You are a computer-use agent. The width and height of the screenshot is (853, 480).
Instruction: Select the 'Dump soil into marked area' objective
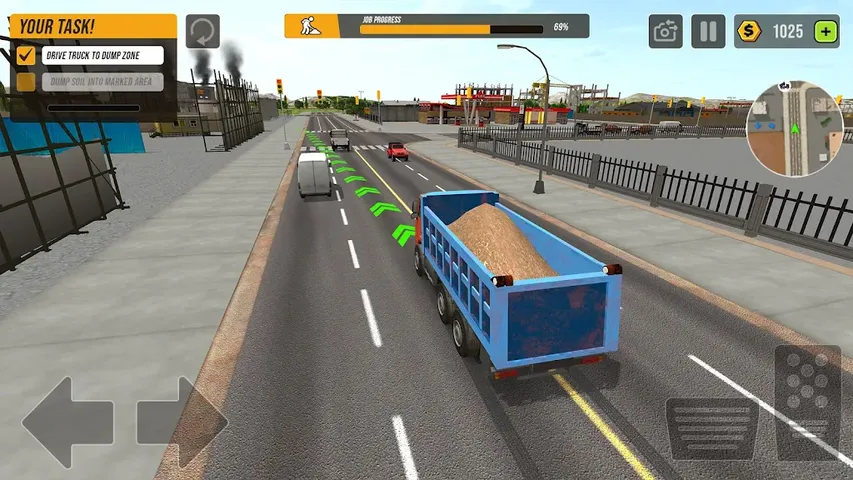(89, 82)
